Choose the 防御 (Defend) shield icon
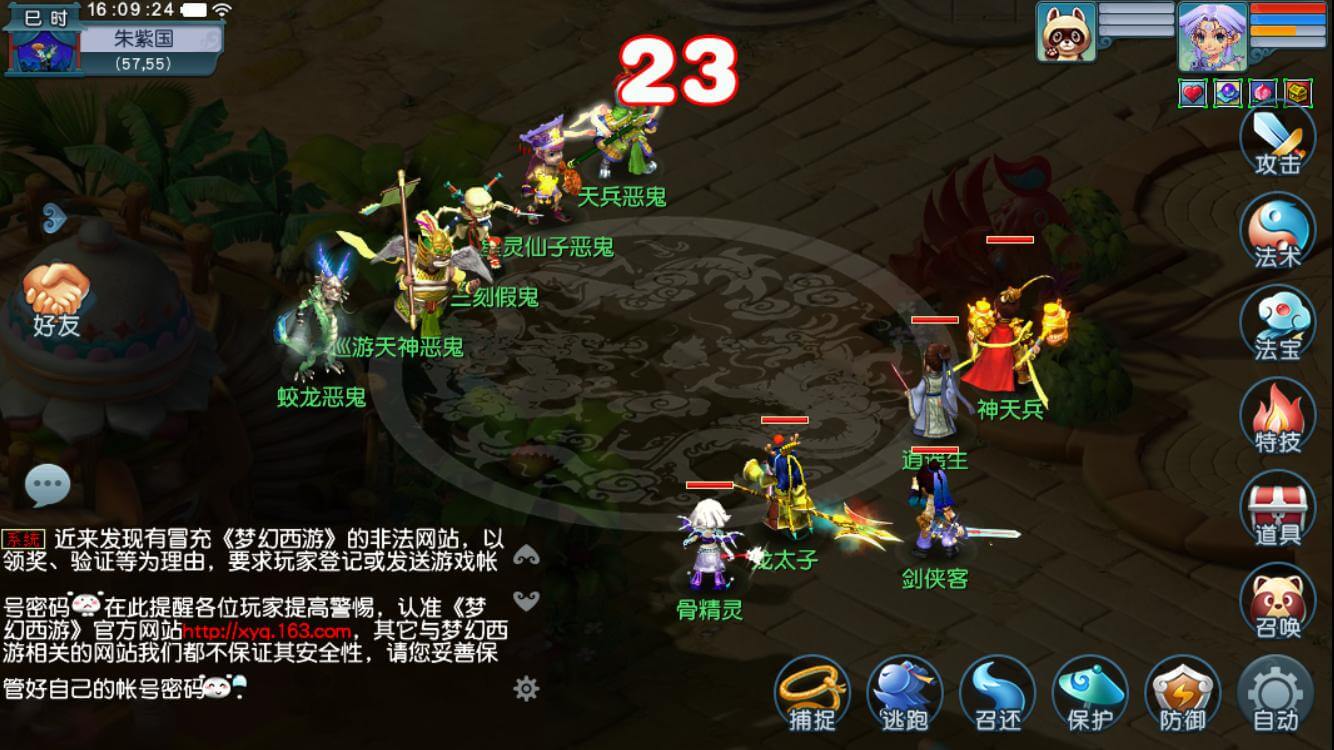This screenshot has width=1334, height=750. (x=1181, y=690)
